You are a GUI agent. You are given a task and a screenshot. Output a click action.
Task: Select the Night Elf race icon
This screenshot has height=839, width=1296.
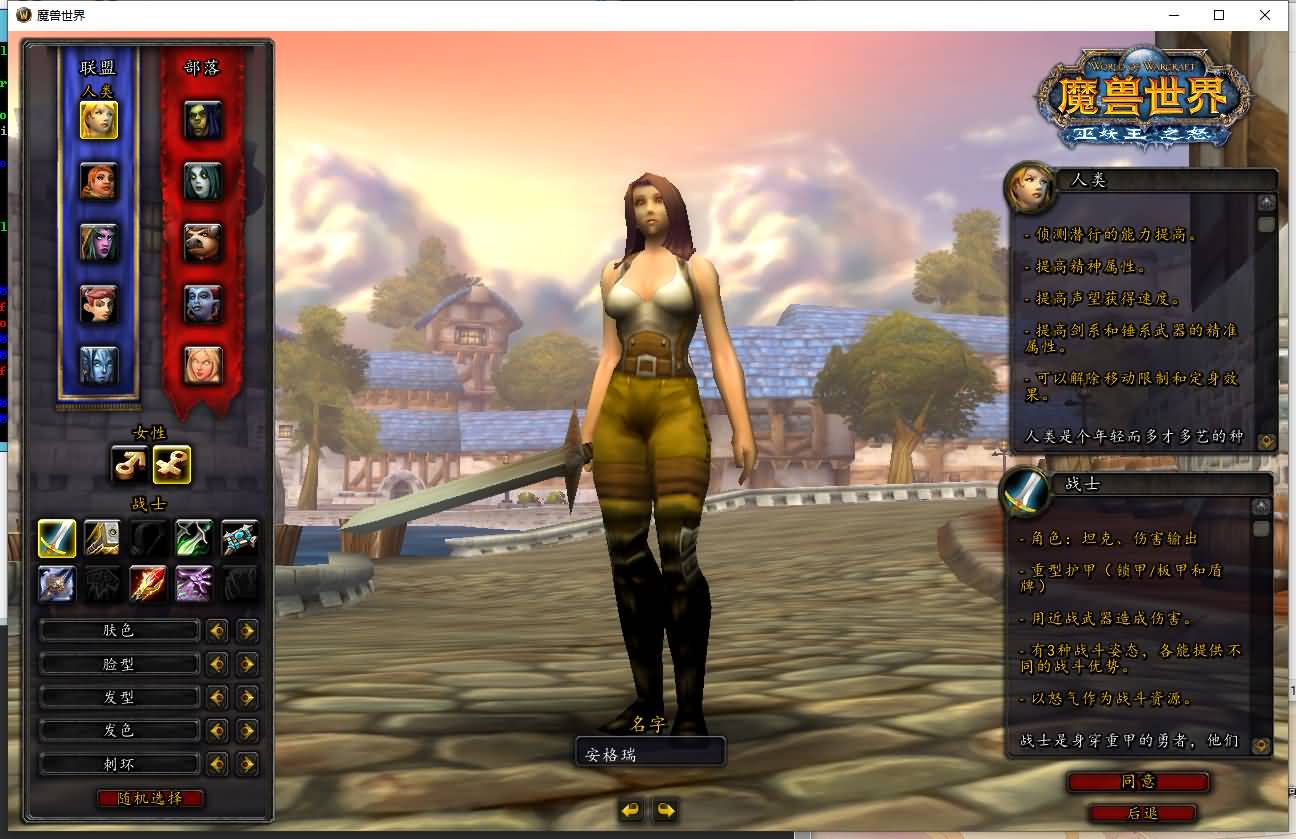pyautogui.click(x=99, y=240)
